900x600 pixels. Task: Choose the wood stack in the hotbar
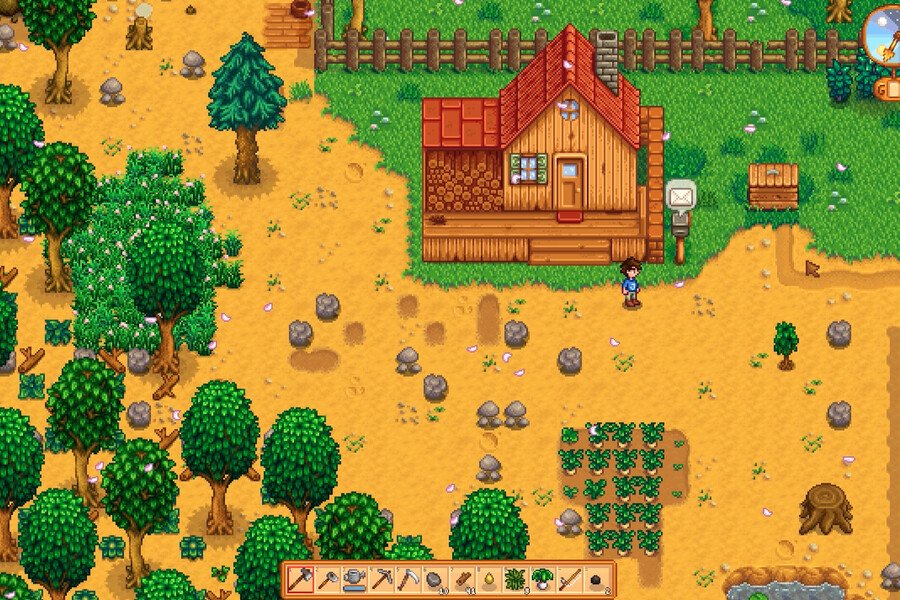462,579
